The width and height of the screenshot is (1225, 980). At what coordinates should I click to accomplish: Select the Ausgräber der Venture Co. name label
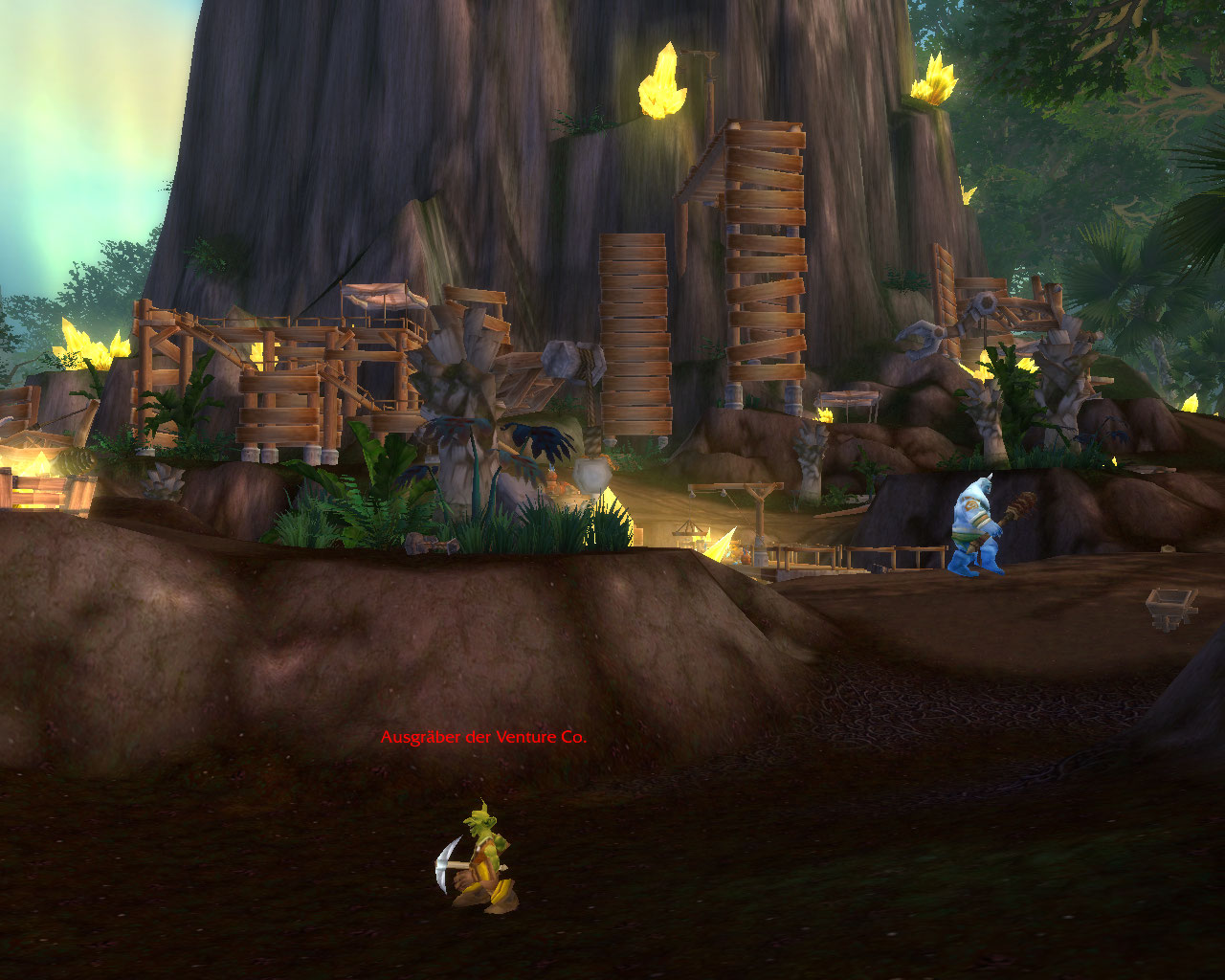point(483,737)
